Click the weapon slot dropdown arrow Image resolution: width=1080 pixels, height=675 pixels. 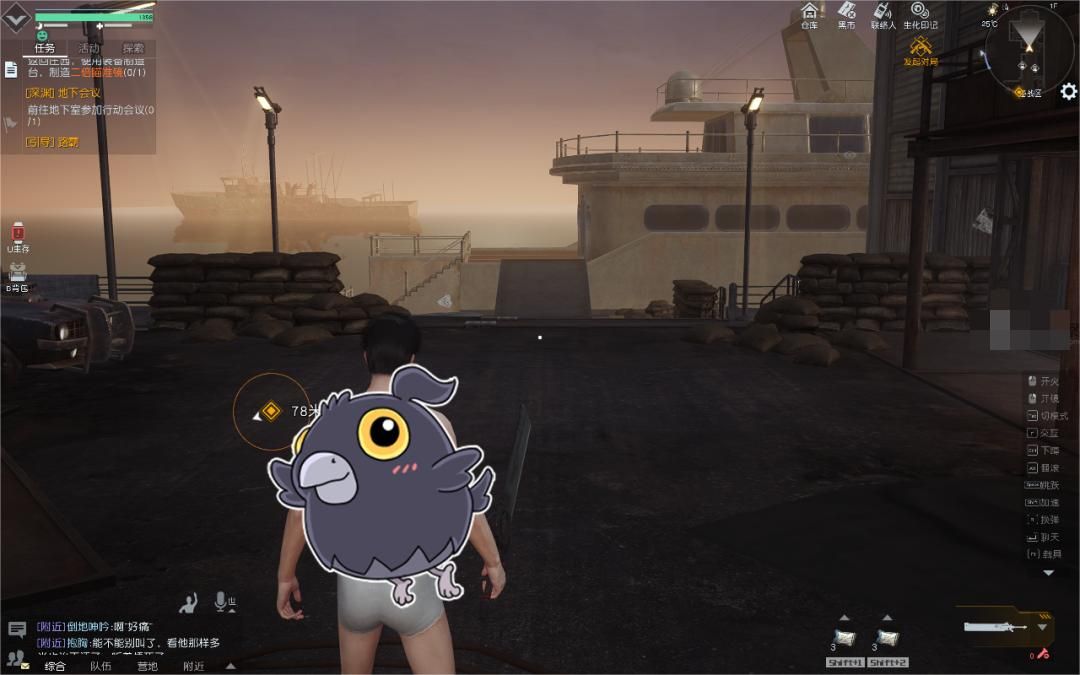[x=1043, y=627]
